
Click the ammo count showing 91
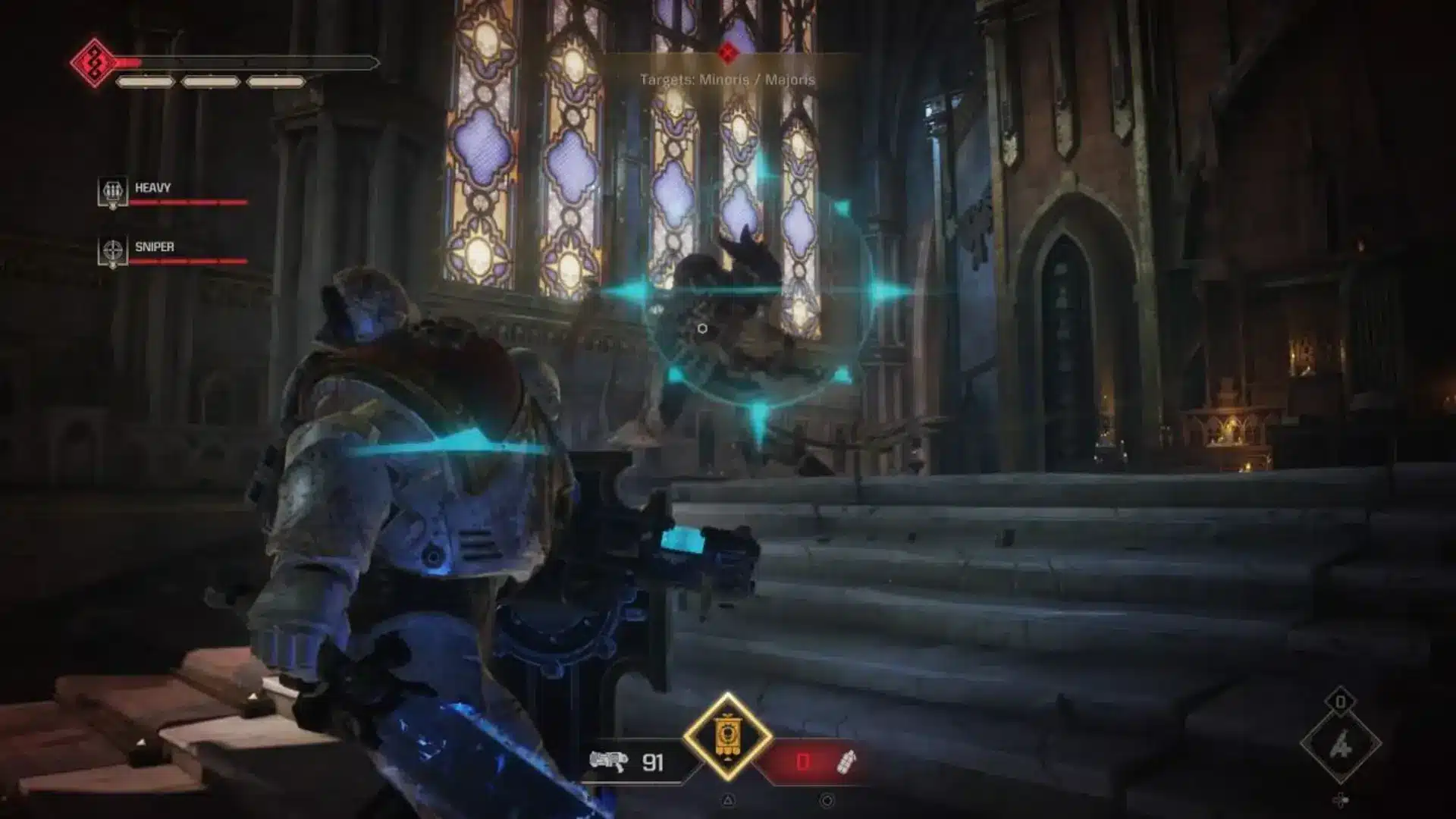click(652, 762)
